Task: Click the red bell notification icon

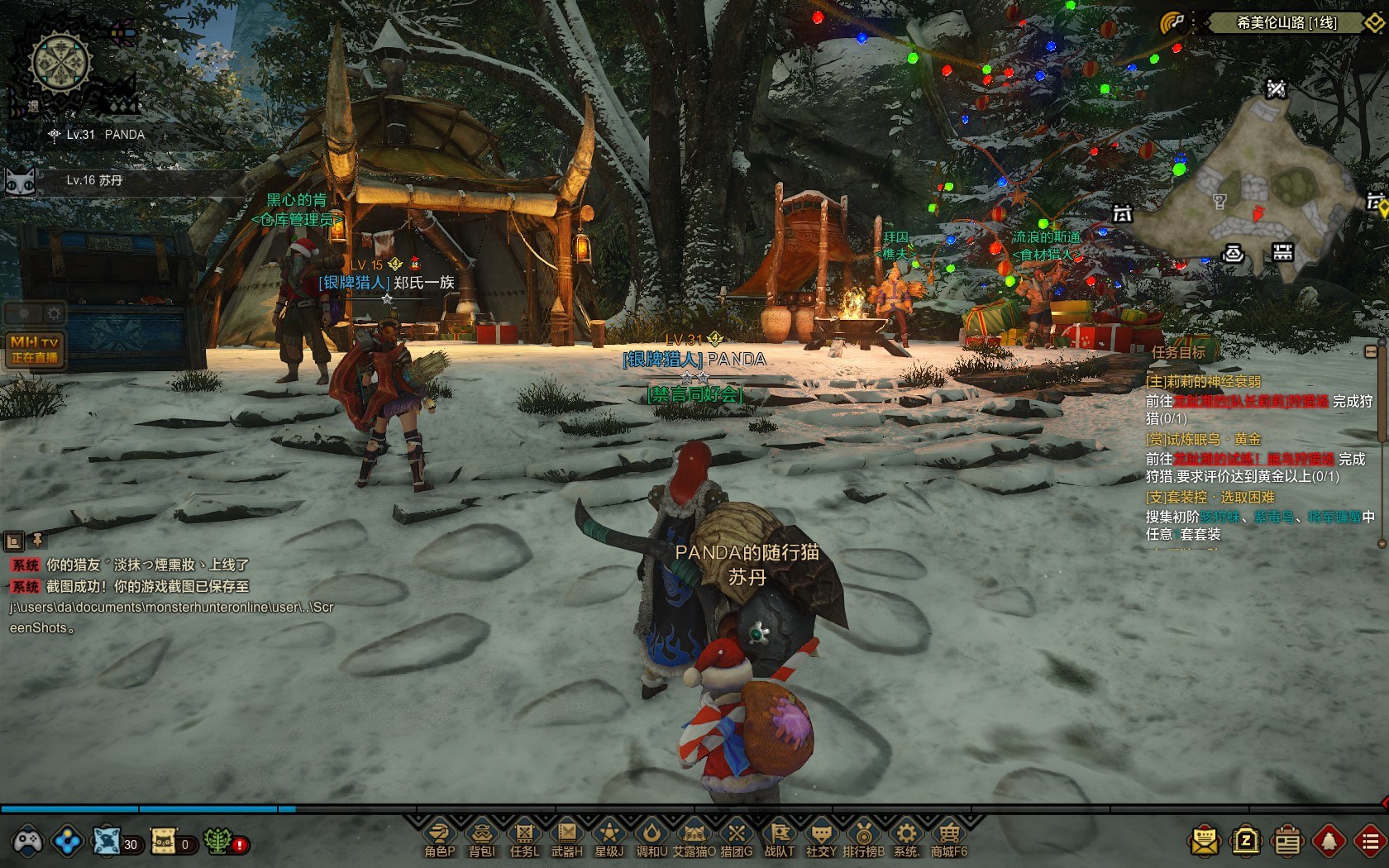Action: point(1329,842)
